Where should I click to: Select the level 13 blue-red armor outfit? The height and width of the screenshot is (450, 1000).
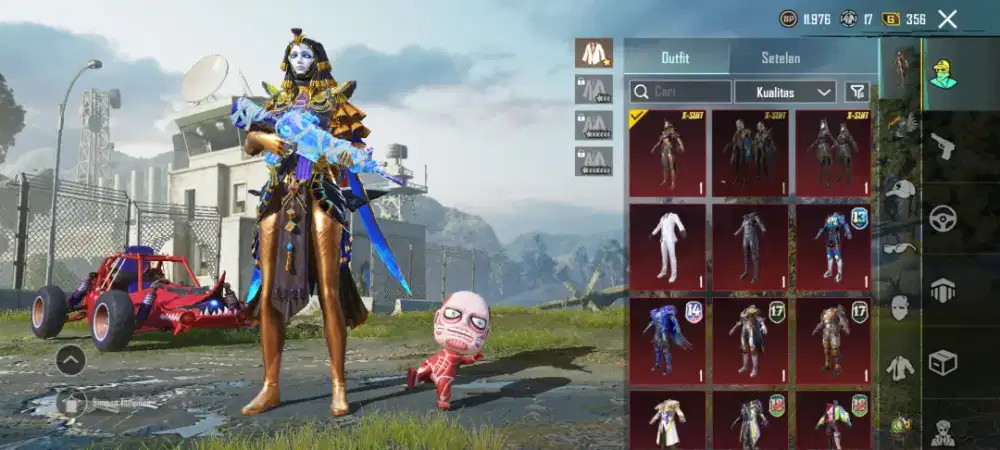point(833,246)
